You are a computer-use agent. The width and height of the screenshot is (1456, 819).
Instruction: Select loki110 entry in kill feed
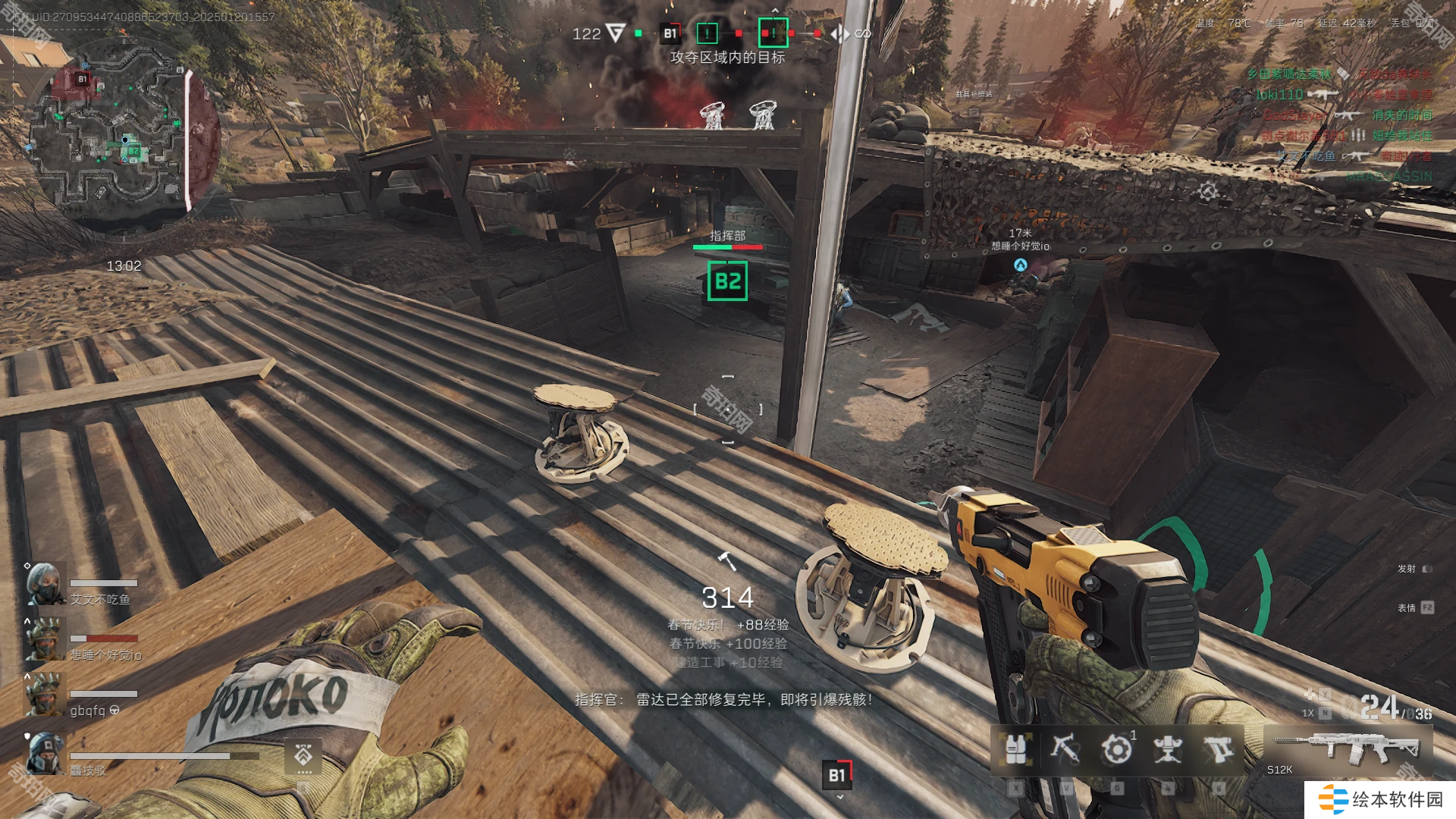point(1279,95)
